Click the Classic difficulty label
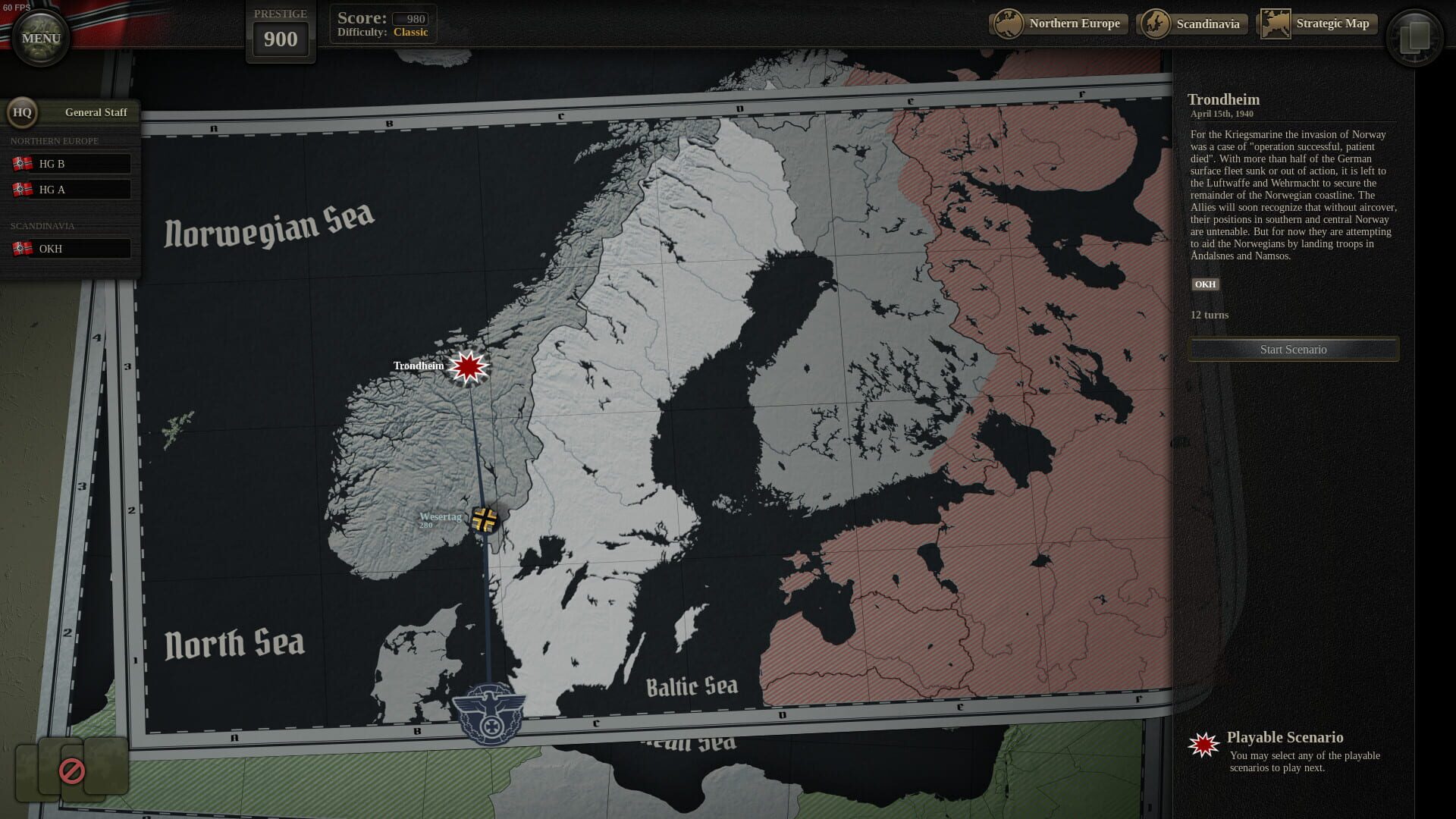The image size is (1456, 819). [411, 32]
